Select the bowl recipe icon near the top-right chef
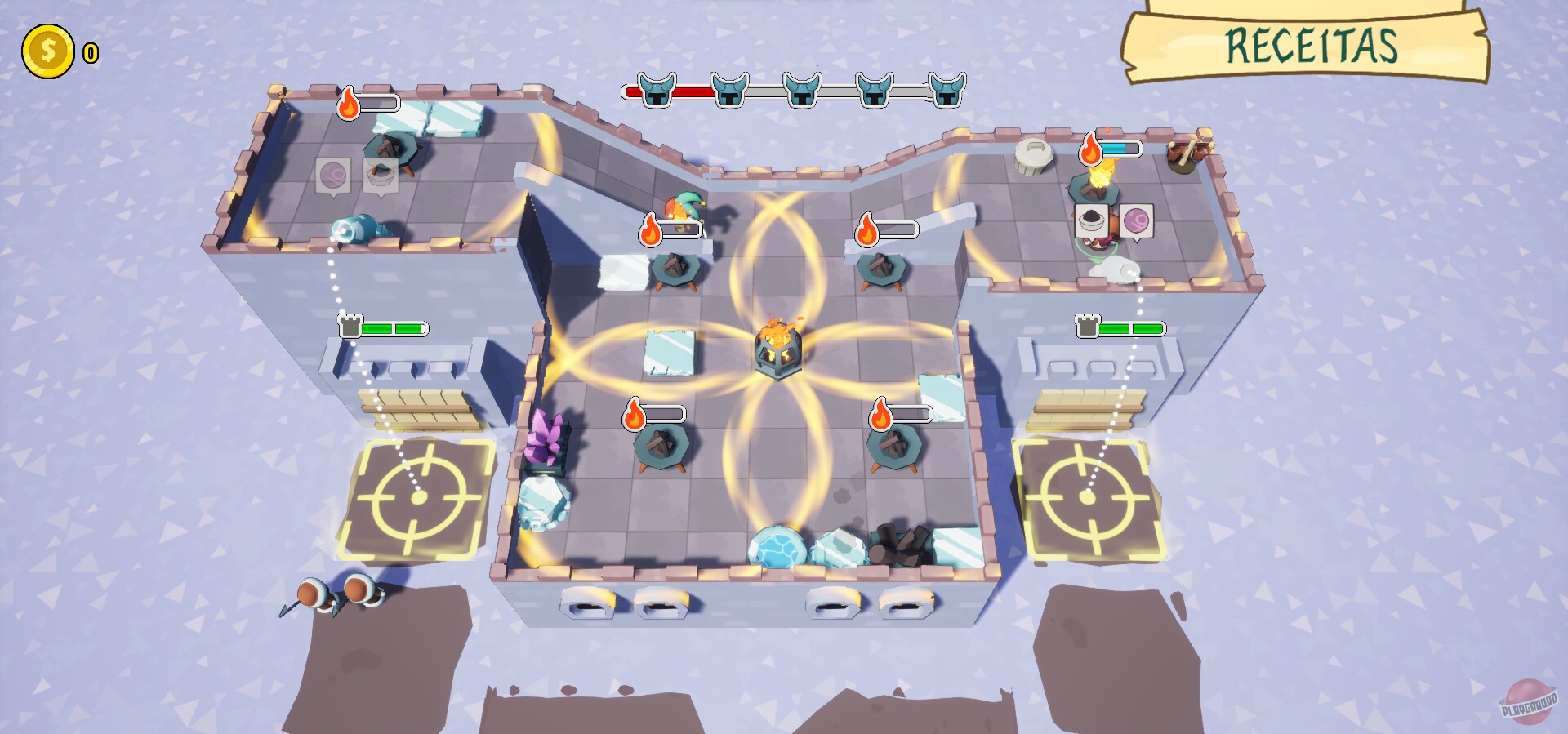 coord(1091,220)
